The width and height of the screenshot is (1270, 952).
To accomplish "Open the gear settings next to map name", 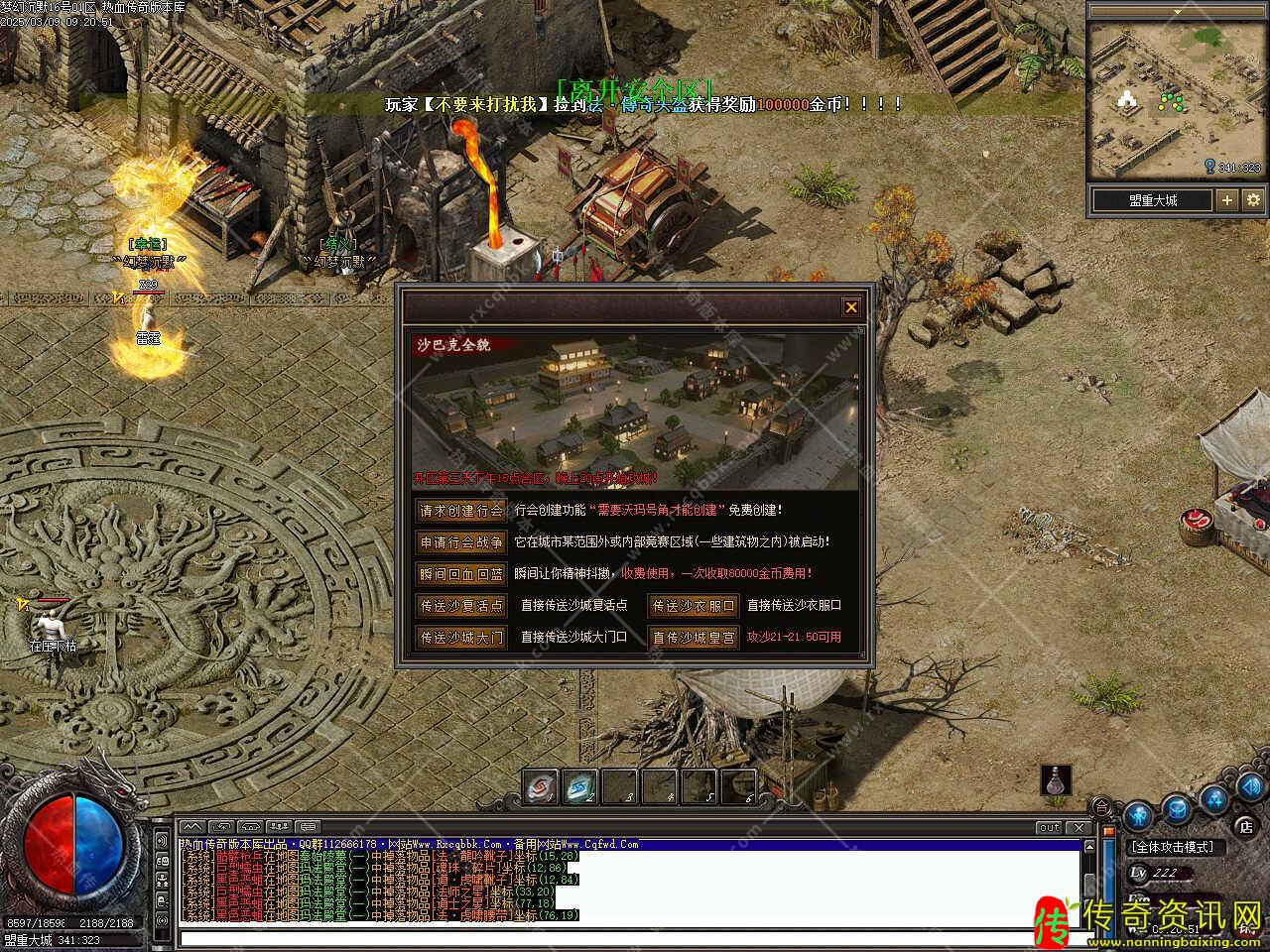I will [1252, 200].
